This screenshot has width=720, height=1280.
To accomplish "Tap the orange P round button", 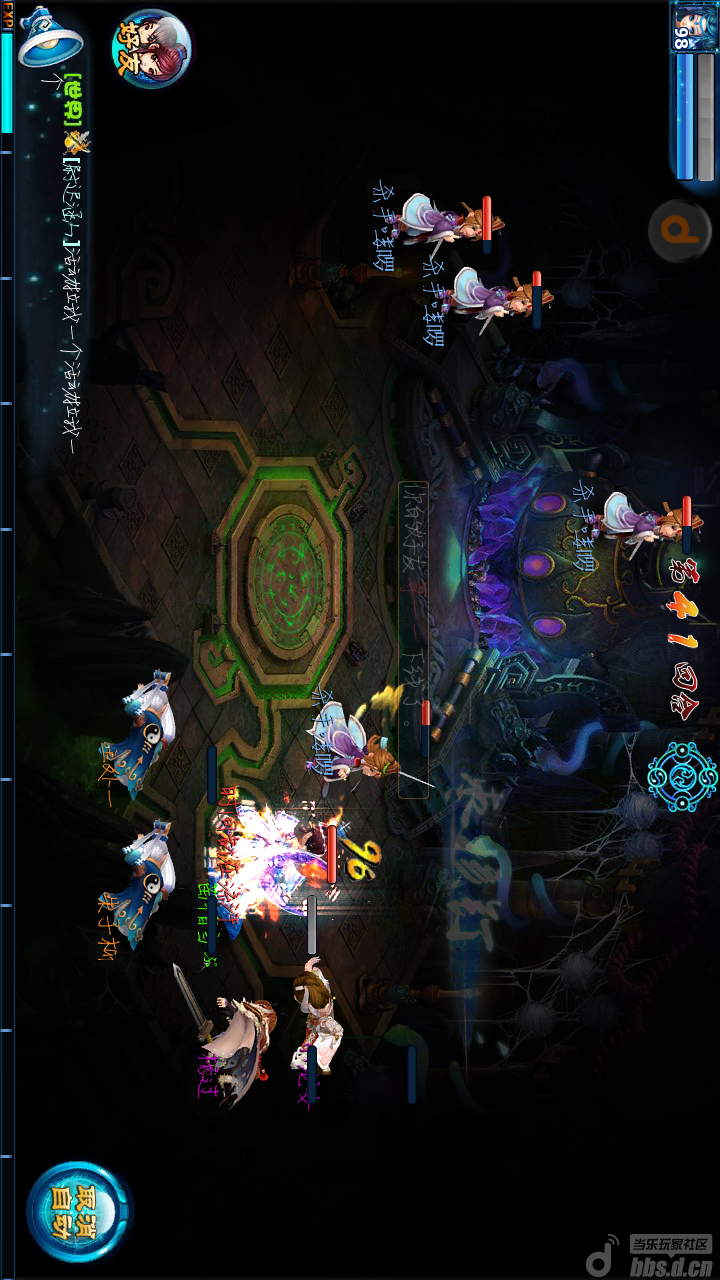I will (680, 232).
